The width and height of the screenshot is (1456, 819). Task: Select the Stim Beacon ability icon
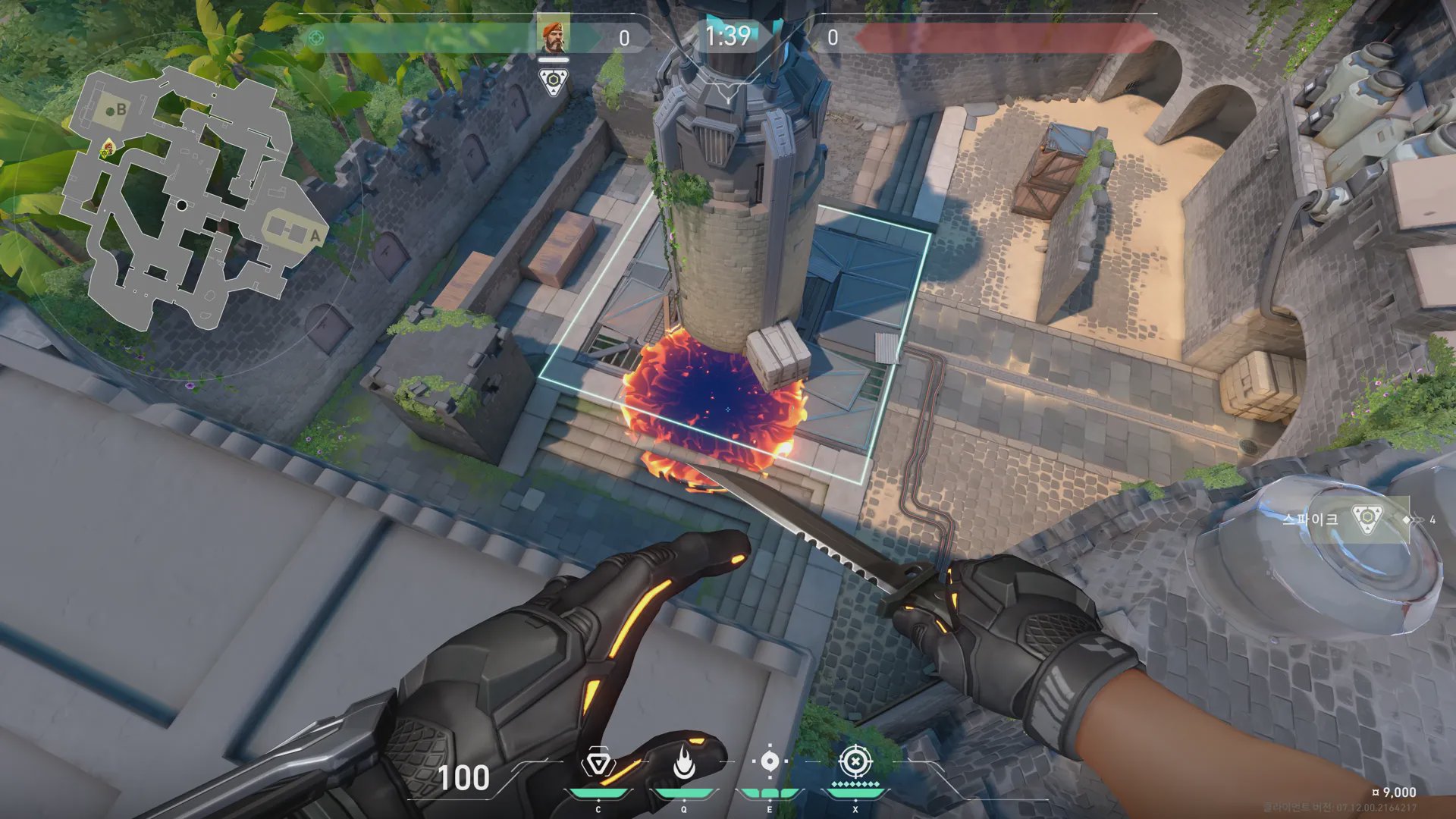[x=598, y=764]
